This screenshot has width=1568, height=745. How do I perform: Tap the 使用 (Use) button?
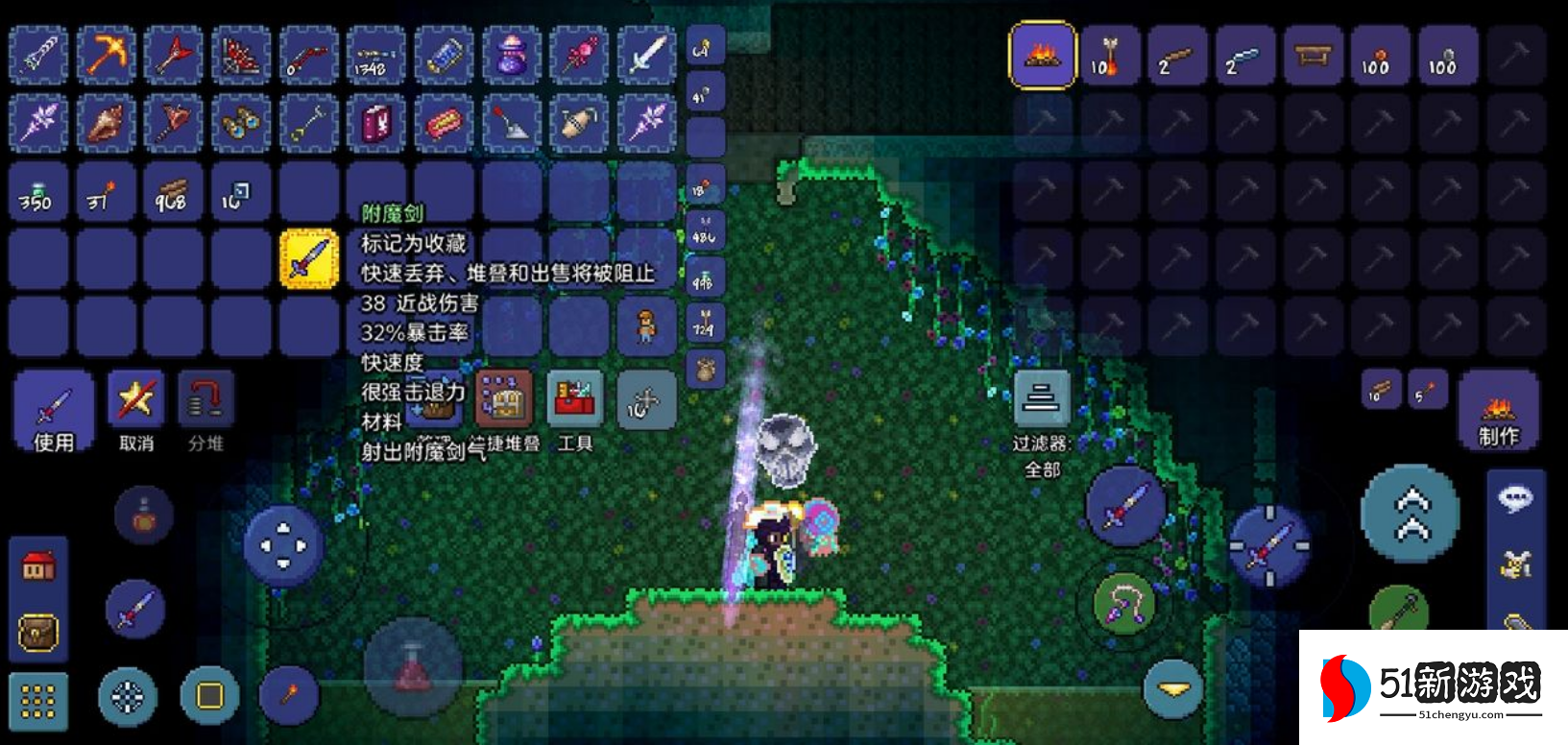(x=54, y=410)
